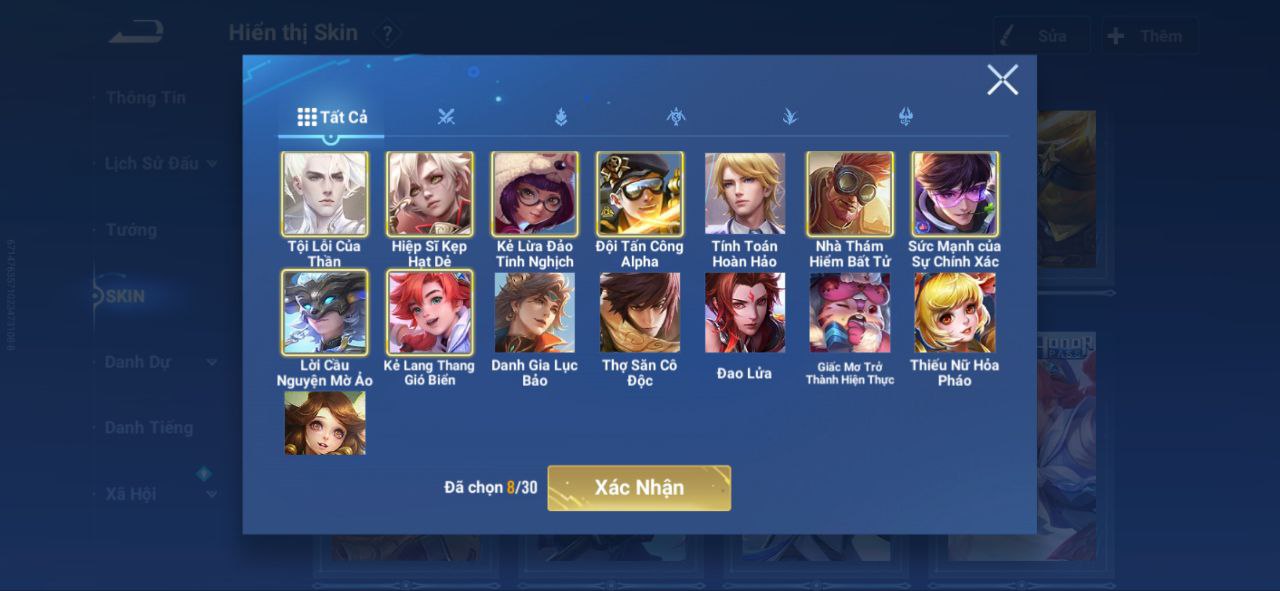Choose the Giấc Mơ Trở Thành Hiện Thực skin
The image size is (1280, 591).
(850, 312)
